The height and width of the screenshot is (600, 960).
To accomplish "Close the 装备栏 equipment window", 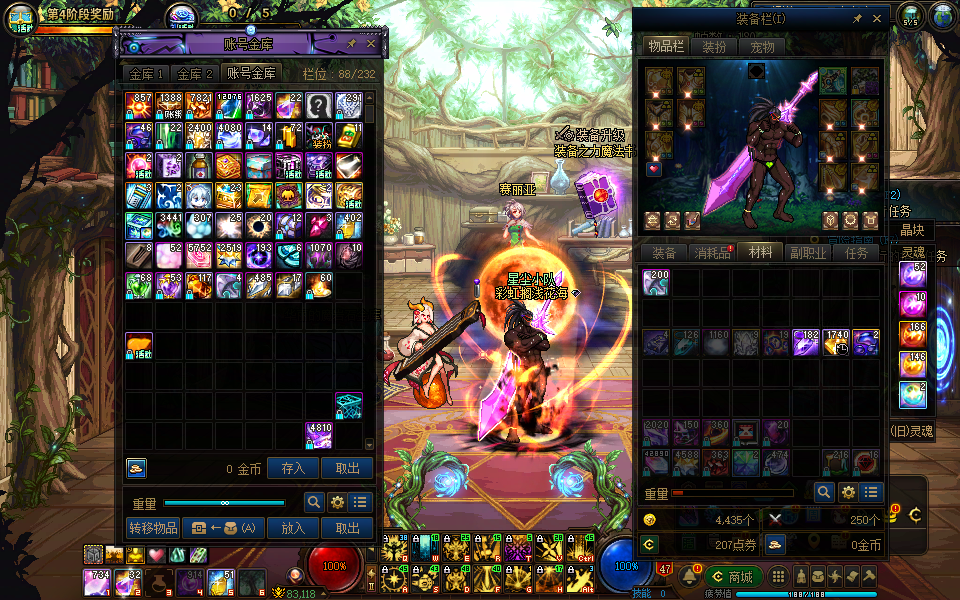I will [877, 19].
